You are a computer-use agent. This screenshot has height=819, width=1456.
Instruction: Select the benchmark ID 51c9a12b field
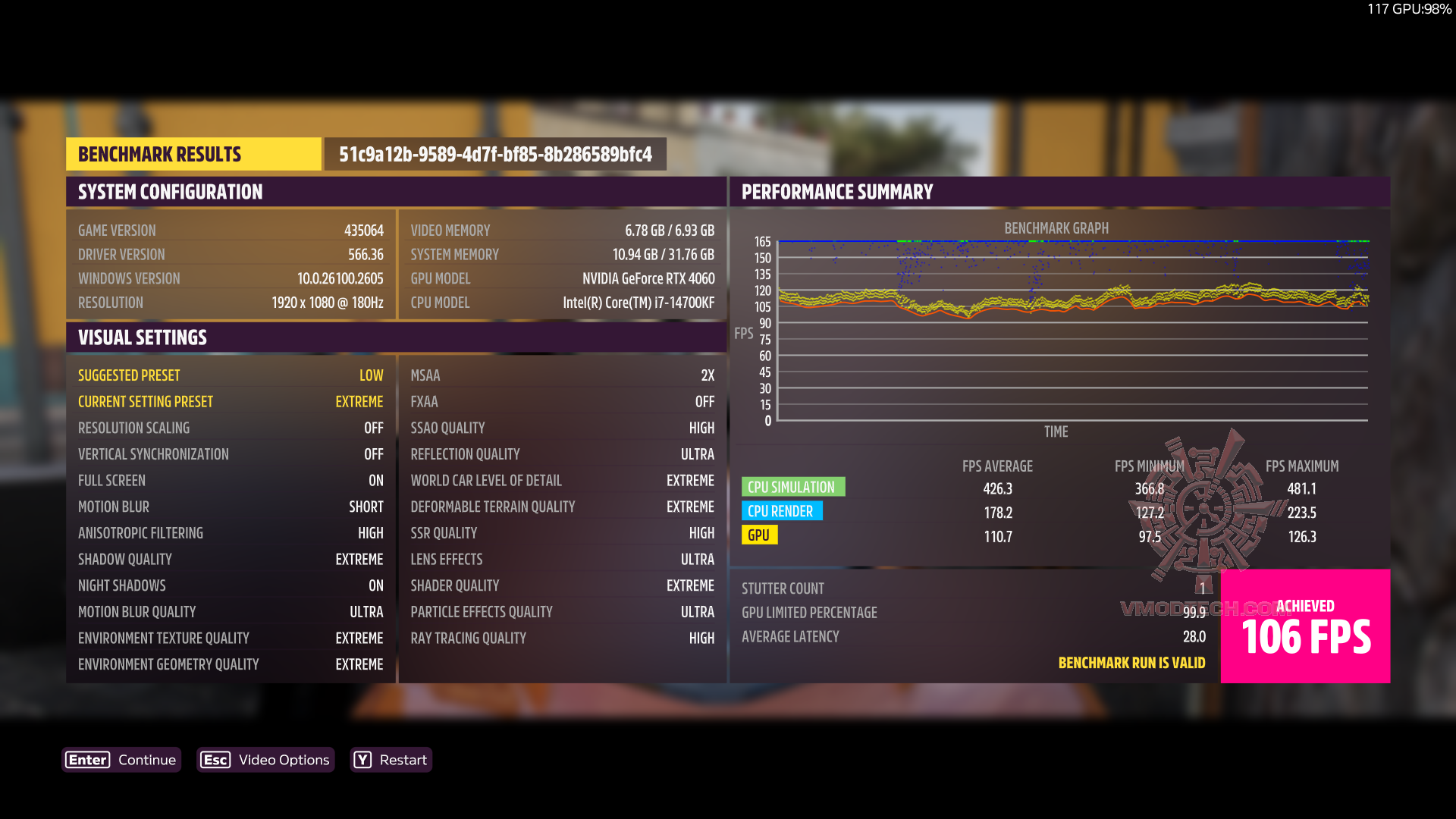[495, 153]
